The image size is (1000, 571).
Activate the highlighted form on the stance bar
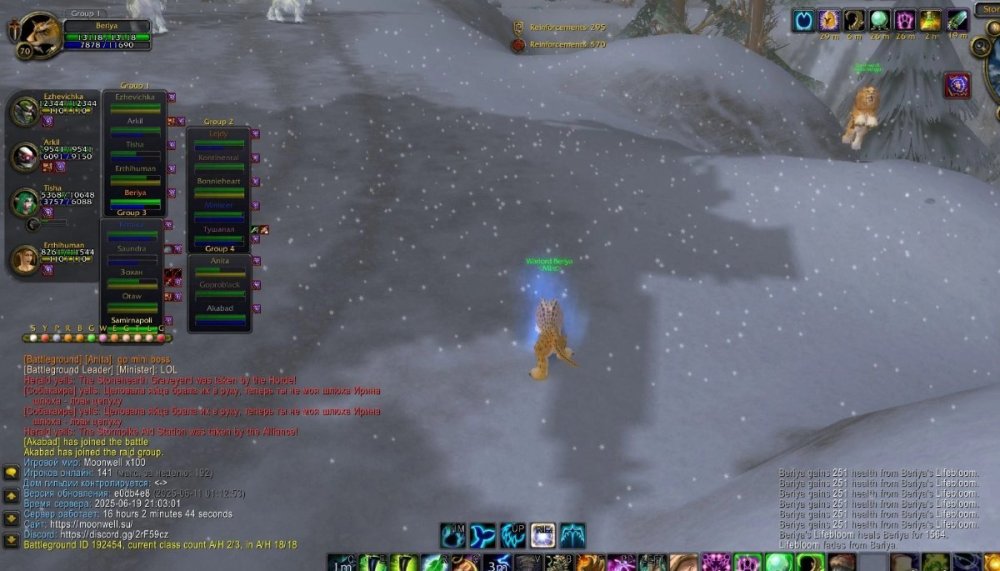(543, 535)
